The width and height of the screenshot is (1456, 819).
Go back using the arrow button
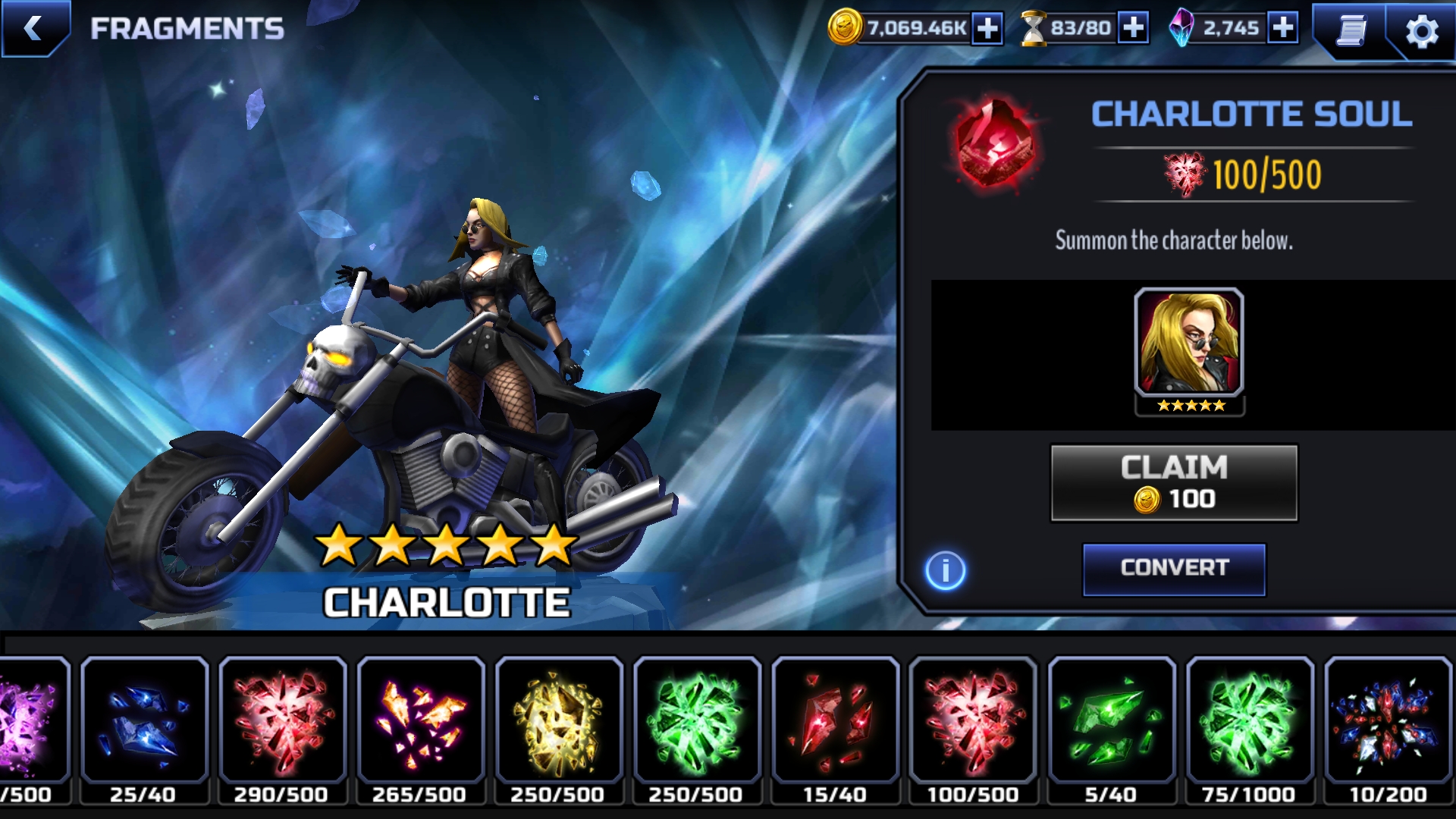pyautogui.click(x=34, y=29)
